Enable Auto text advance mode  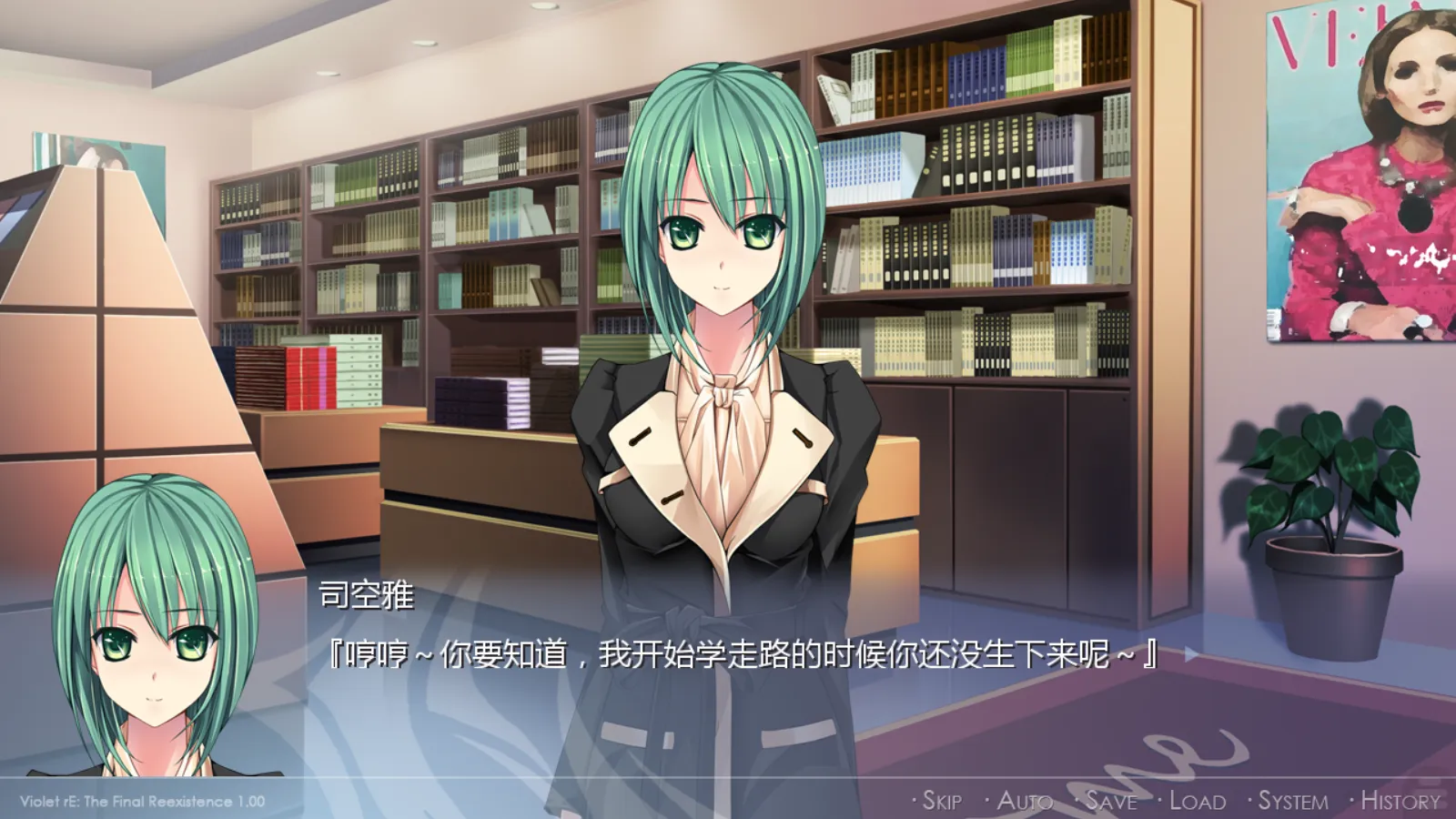tap(1026, 799)
